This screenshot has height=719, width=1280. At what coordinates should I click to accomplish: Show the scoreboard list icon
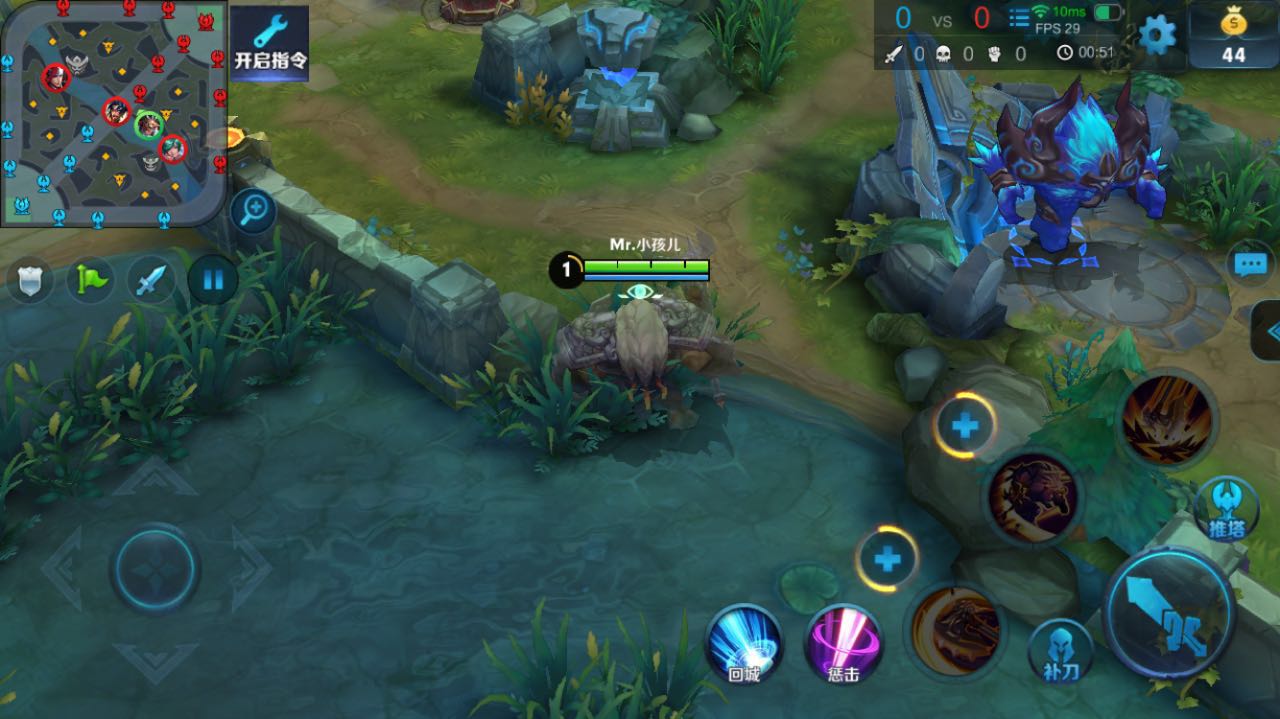click(x=1019, y=18)
